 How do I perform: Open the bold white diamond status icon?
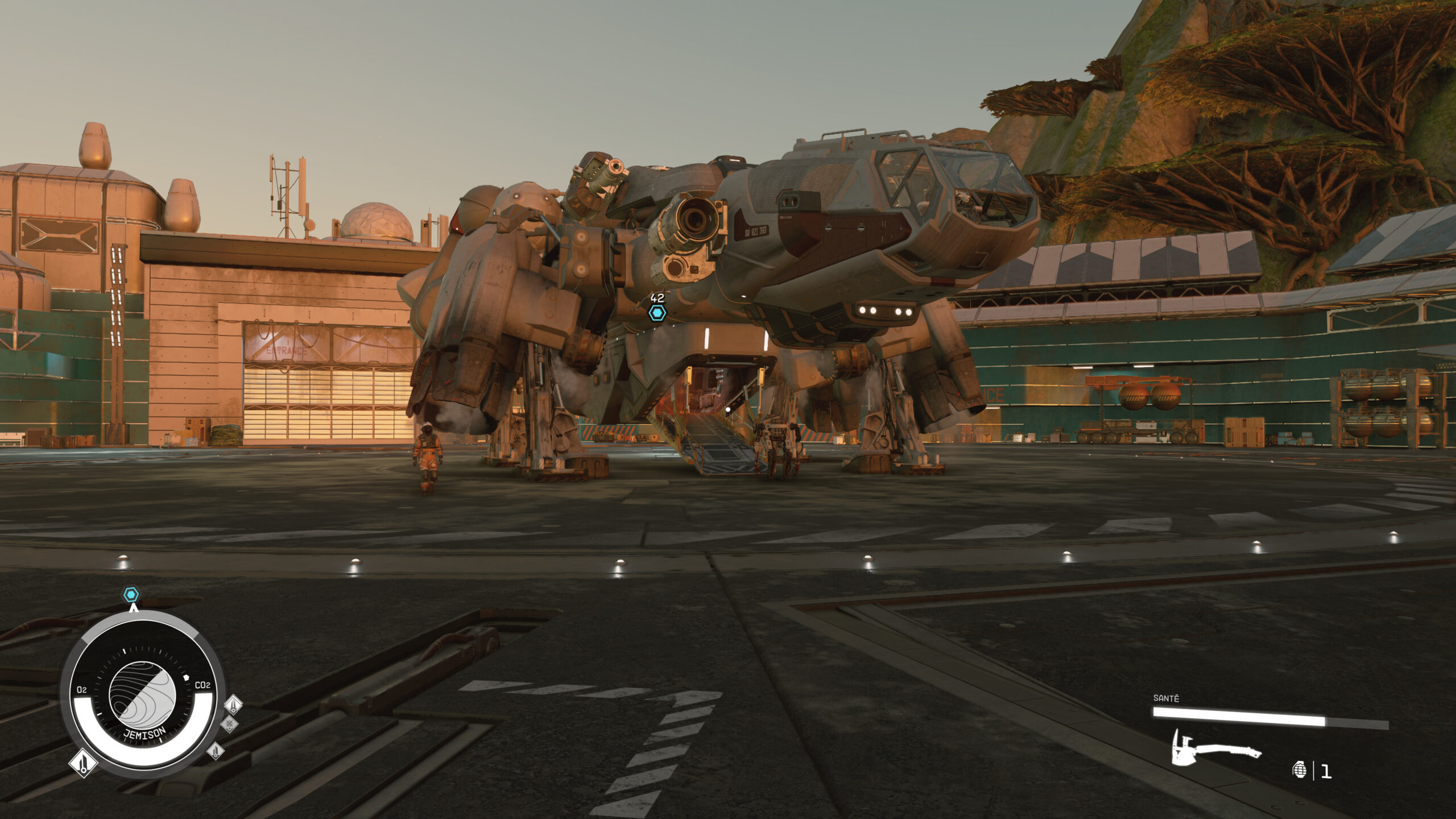(83, 763)
